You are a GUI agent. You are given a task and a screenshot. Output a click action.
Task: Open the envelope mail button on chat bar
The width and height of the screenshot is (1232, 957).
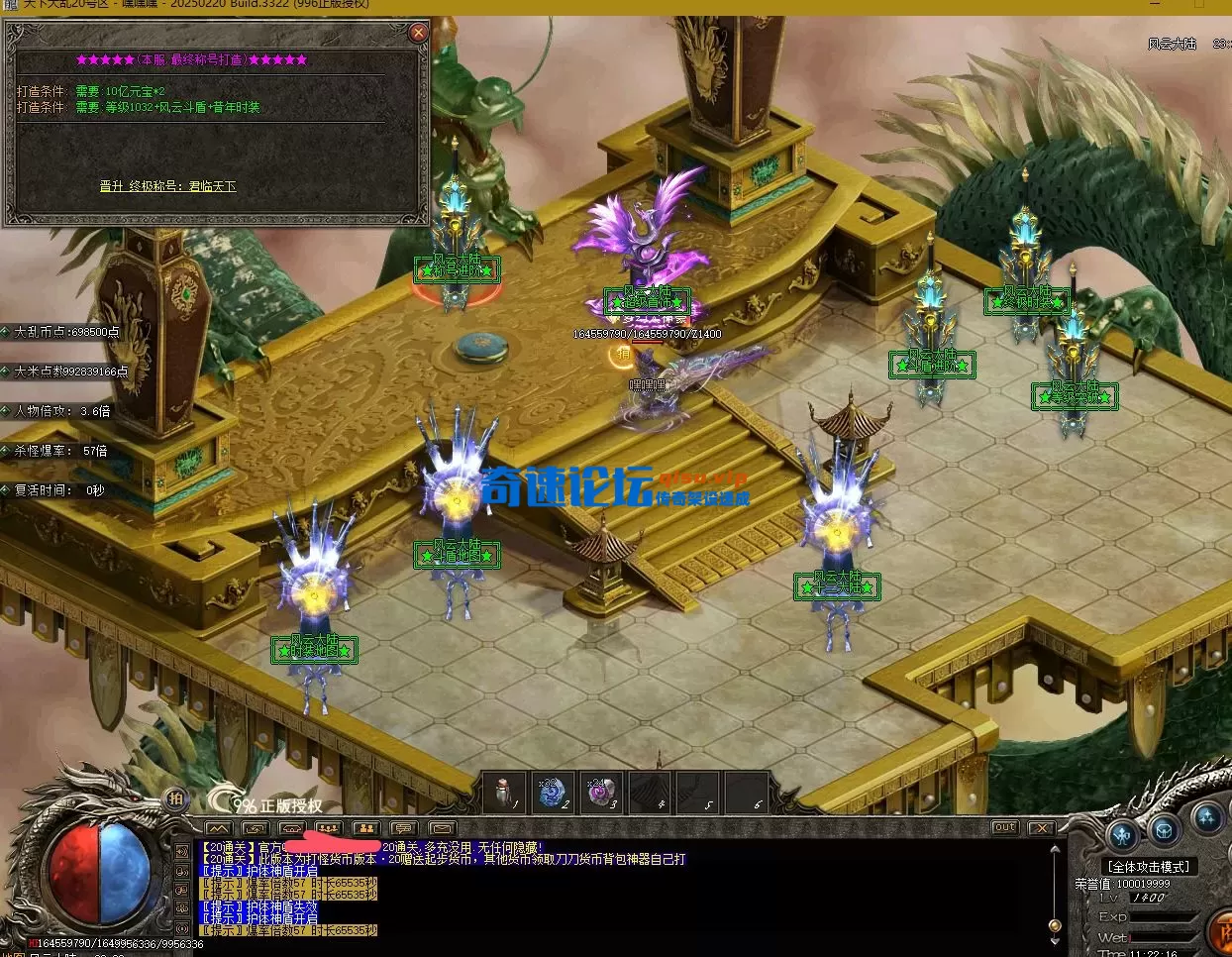(x=442, y=828)
